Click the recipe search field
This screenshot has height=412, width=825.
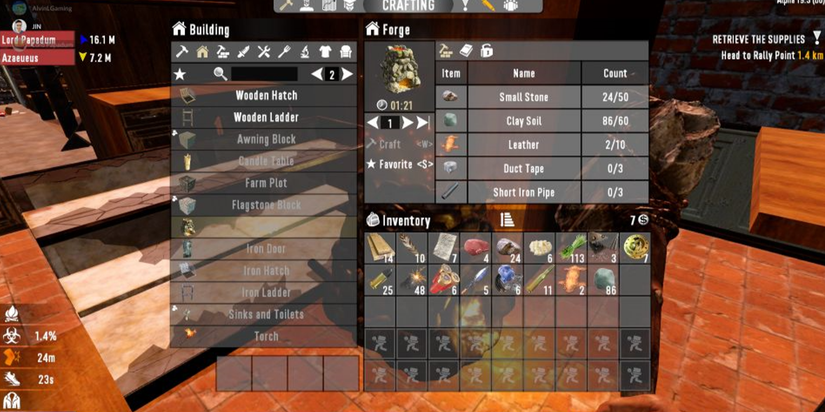click(264, 74)
